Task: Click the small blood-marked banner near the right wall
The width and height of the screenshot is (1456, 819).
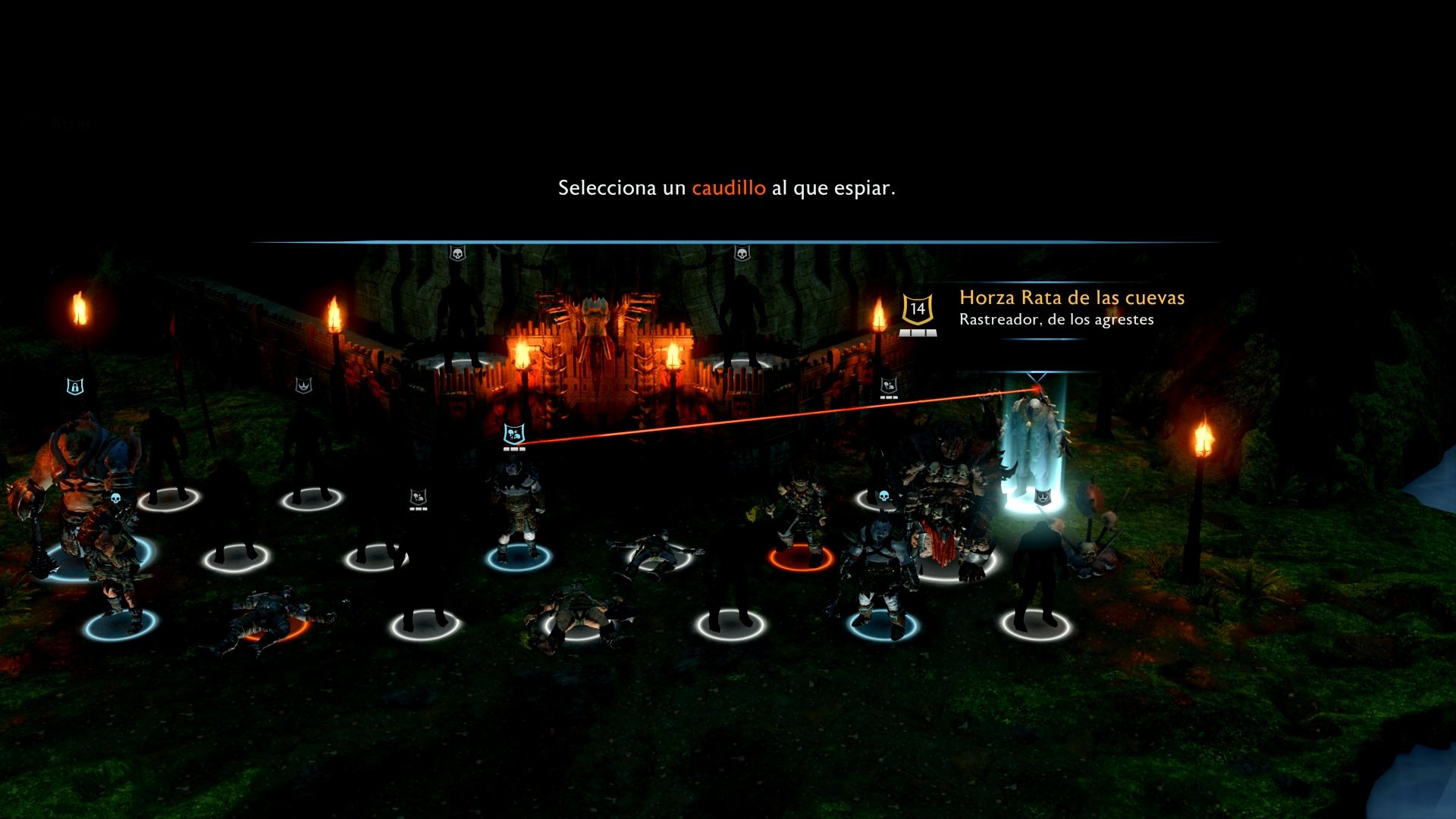Action: (887, 387)
